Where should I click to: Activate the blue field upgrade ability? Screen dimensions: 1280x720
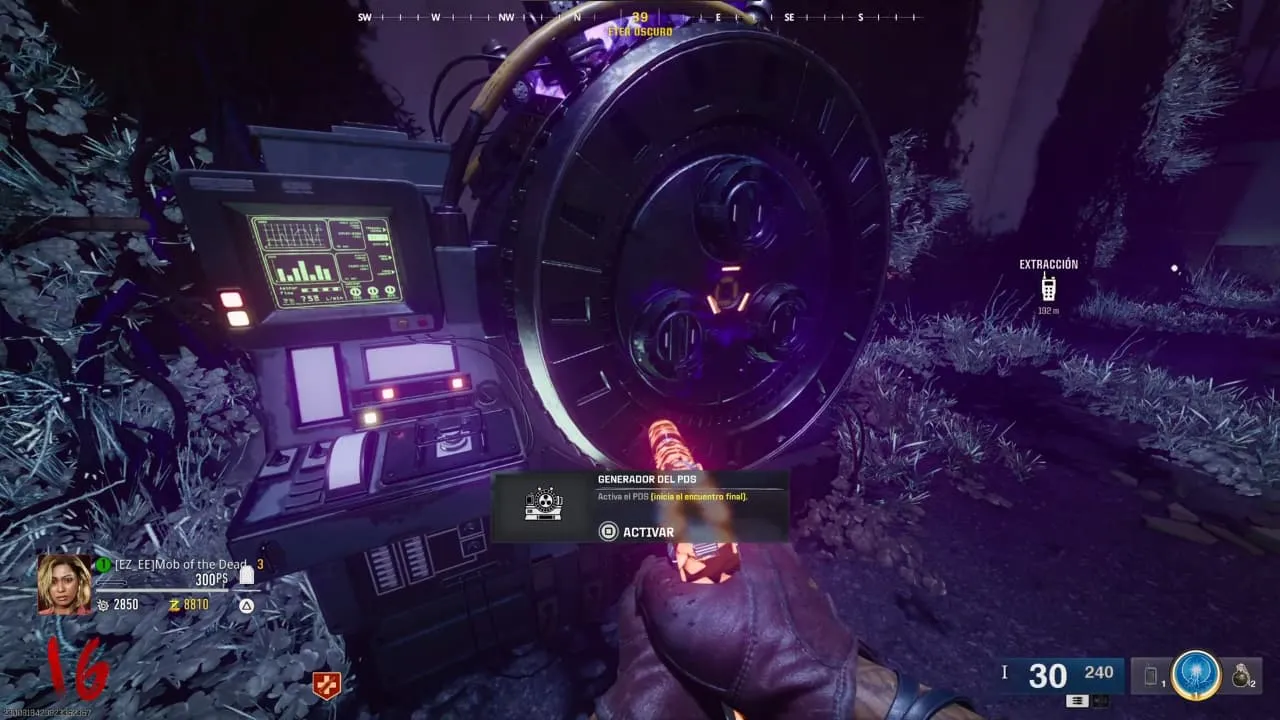1196,676
